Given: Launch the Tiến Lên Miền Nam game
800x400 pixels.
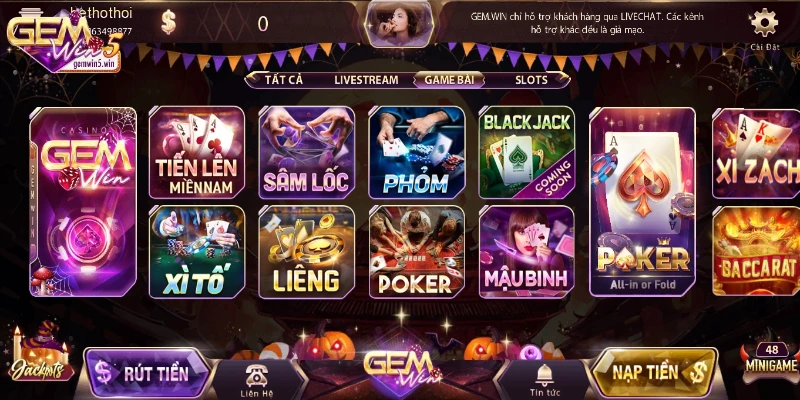Looking at the screenshot, I should click(x=196, y=152).
